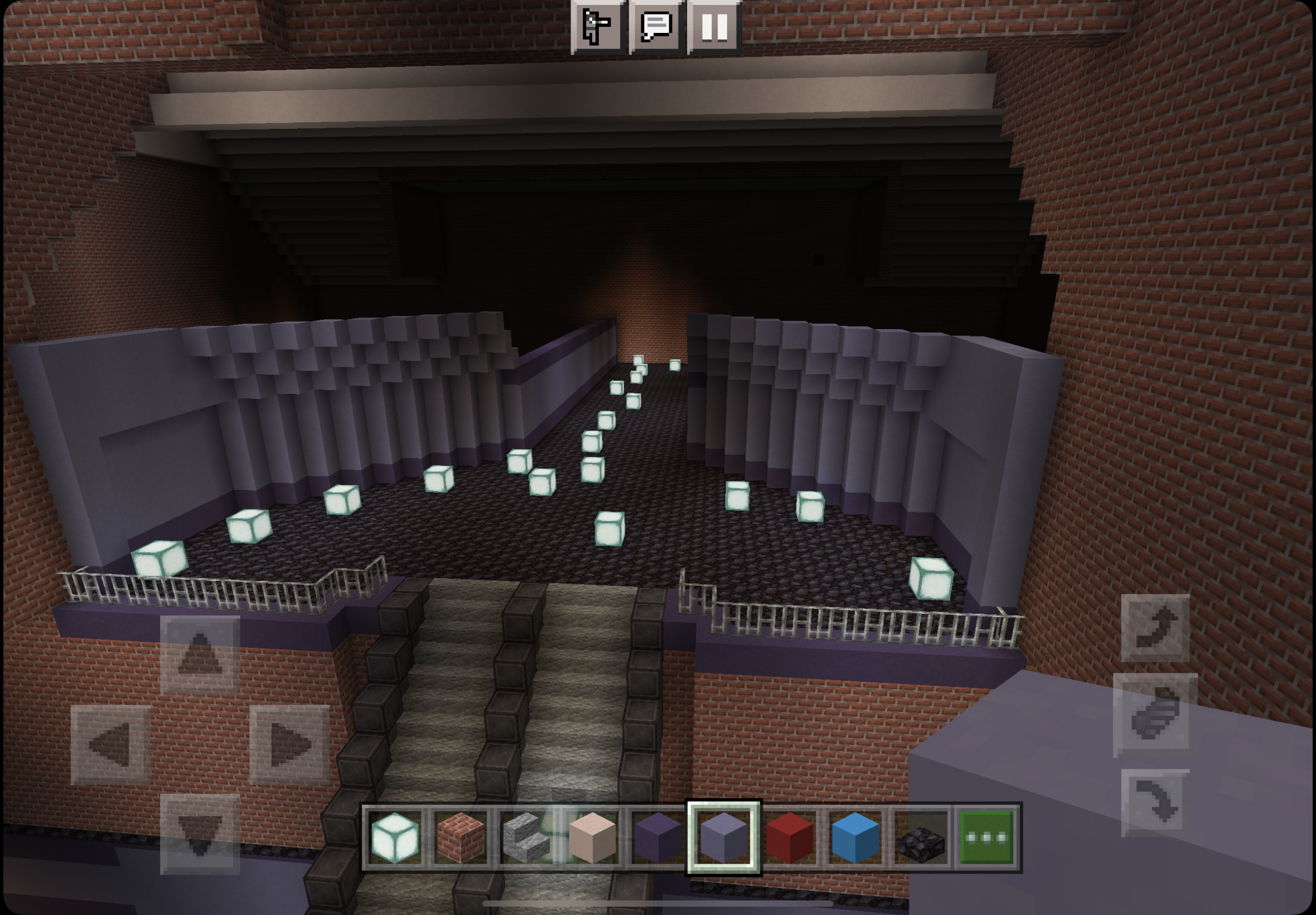Open inventory with the green three-dot button
This screenshot has height=915, width=1316.
[986, 837]
